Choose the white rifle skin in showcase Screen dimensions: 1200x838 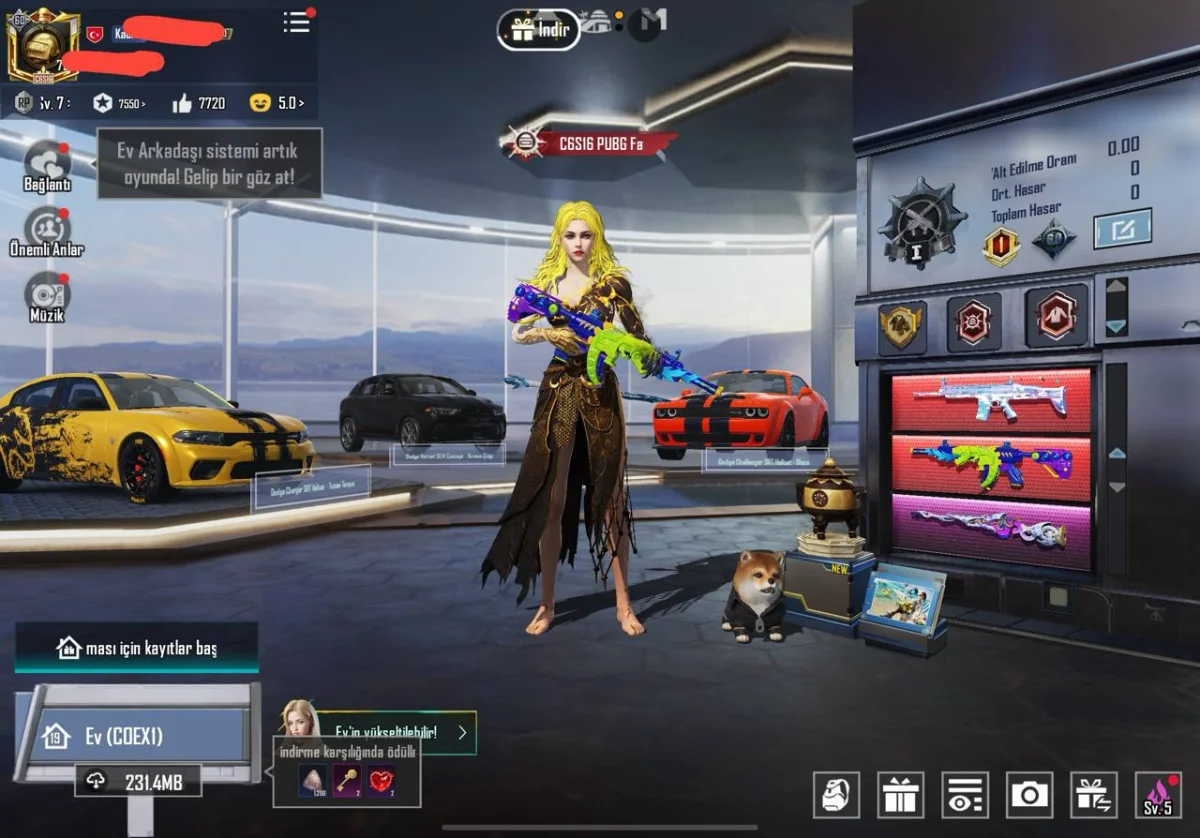(x=991, y=399)
